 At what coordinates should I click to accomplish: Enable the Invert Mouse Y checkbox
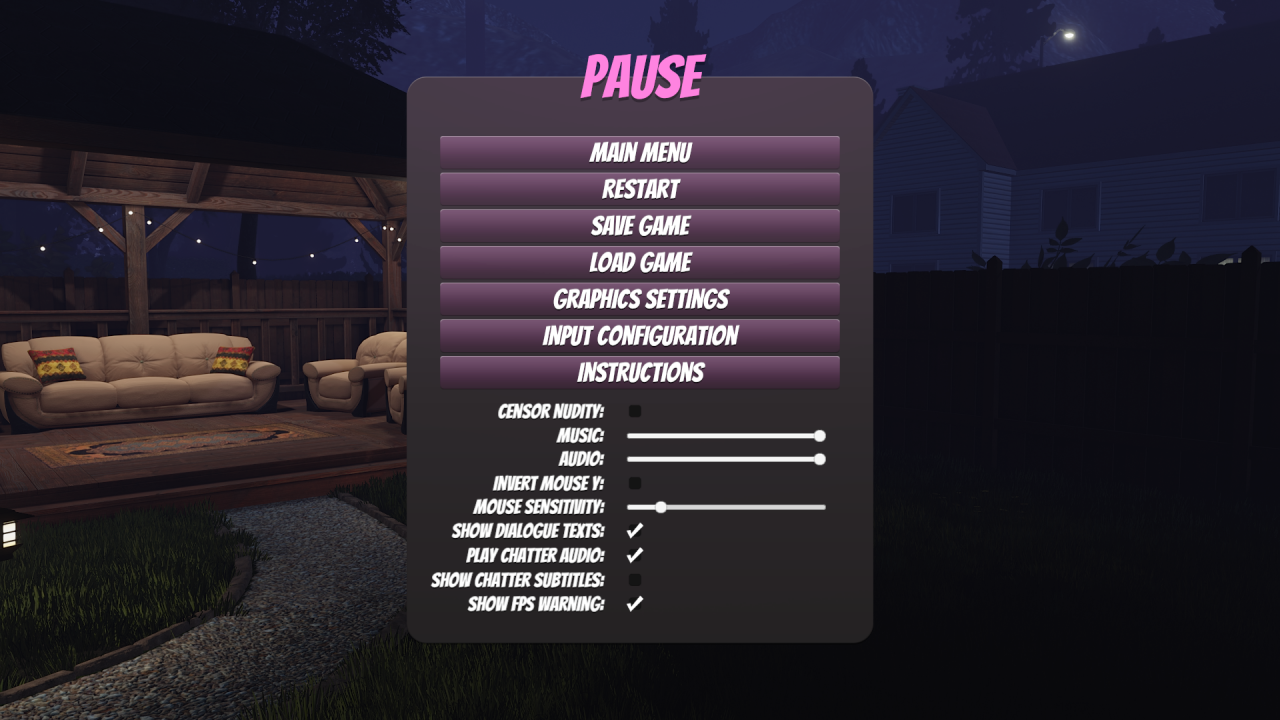[635, 483]
